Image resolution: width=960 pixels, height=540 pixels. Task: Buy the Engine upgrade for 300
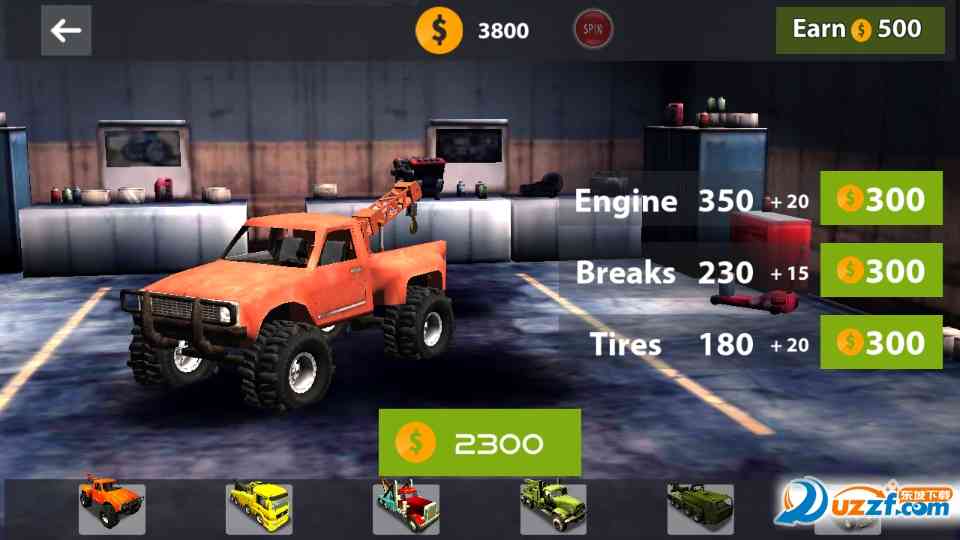[x=881, y=200]
